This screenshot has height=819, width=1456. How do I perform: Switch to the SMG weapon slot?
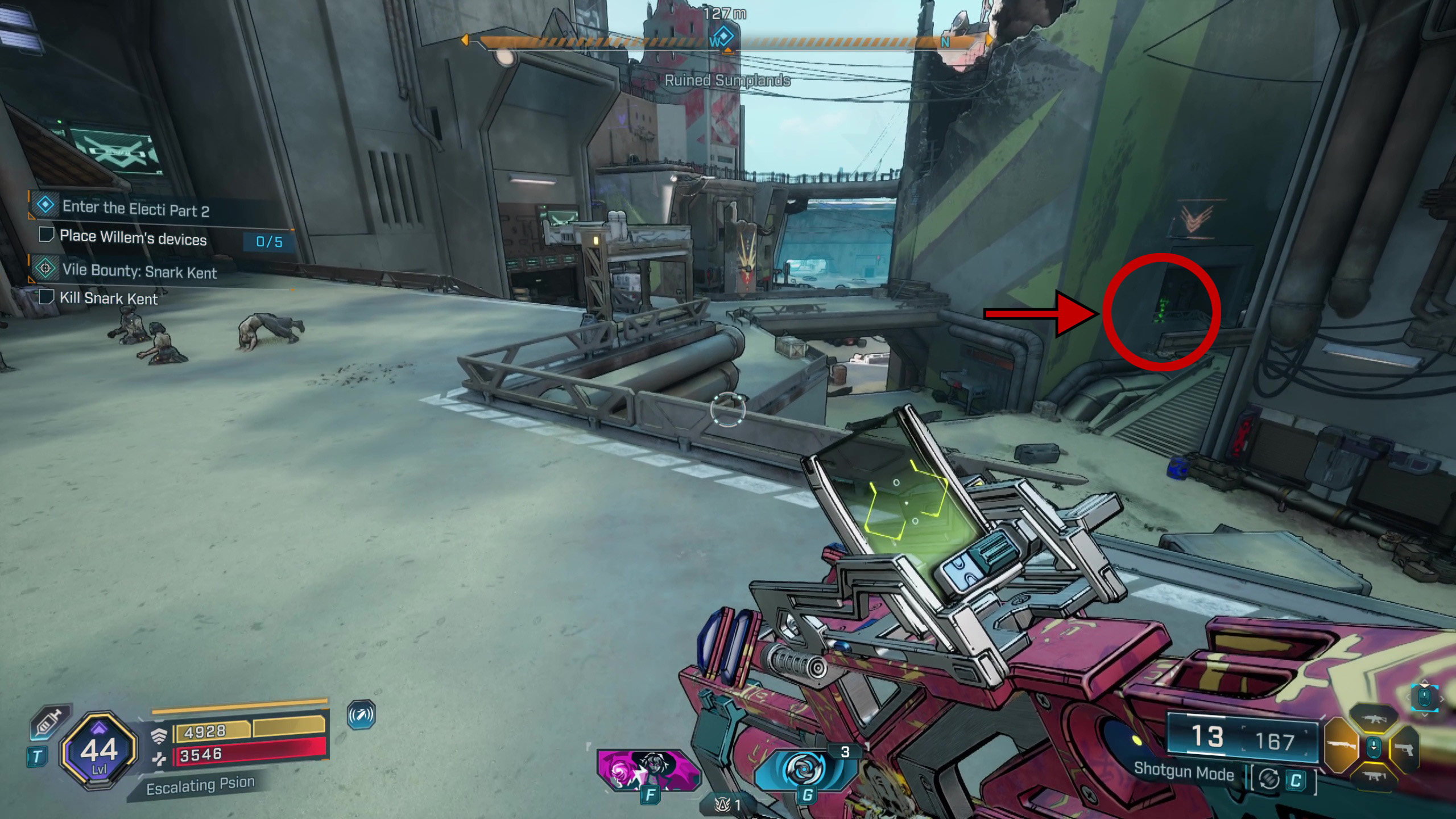click(x=1374, y=776)
